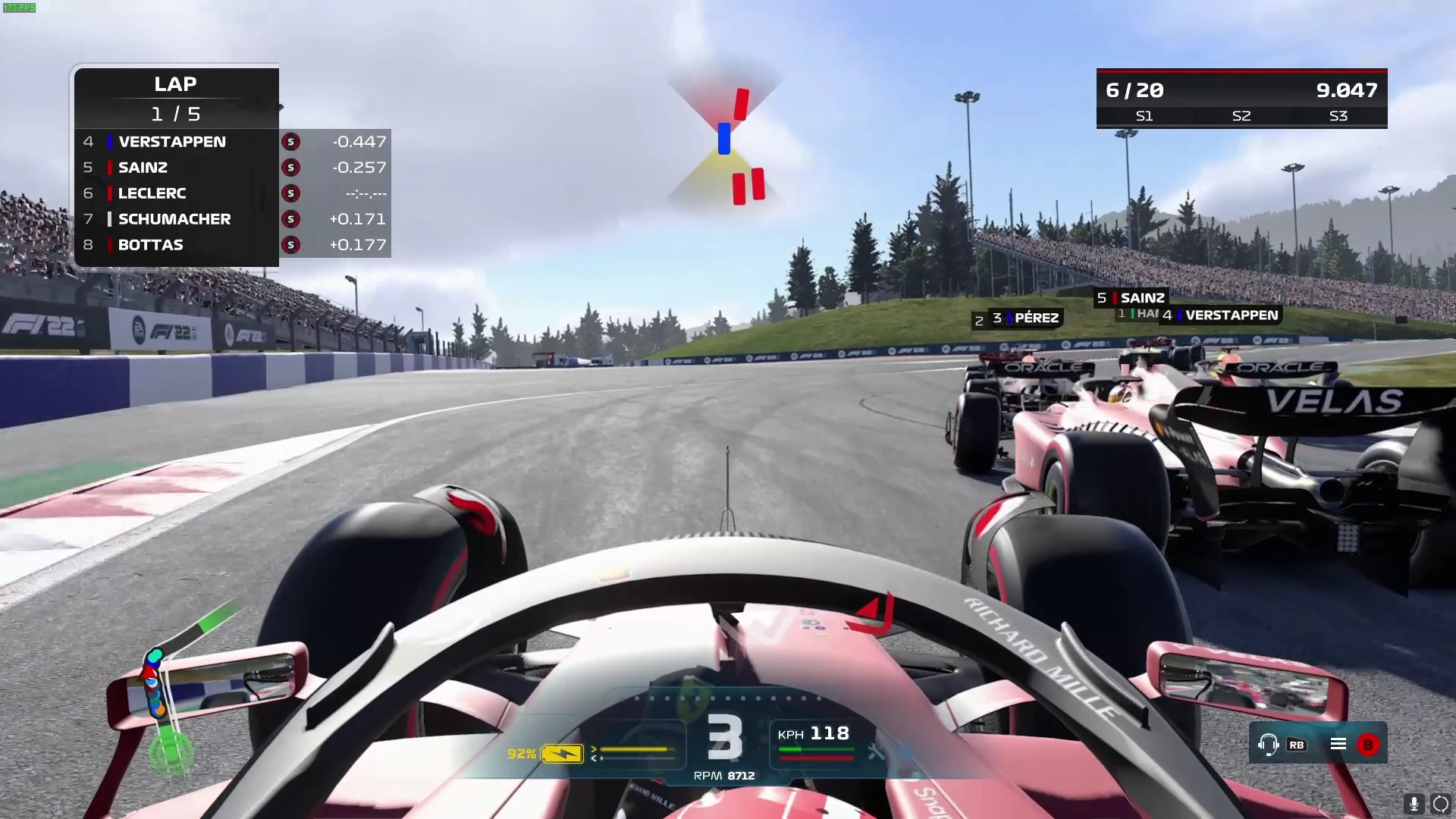Click the headset race engineer icon

pyautogui.click(x=1269, y=745)
